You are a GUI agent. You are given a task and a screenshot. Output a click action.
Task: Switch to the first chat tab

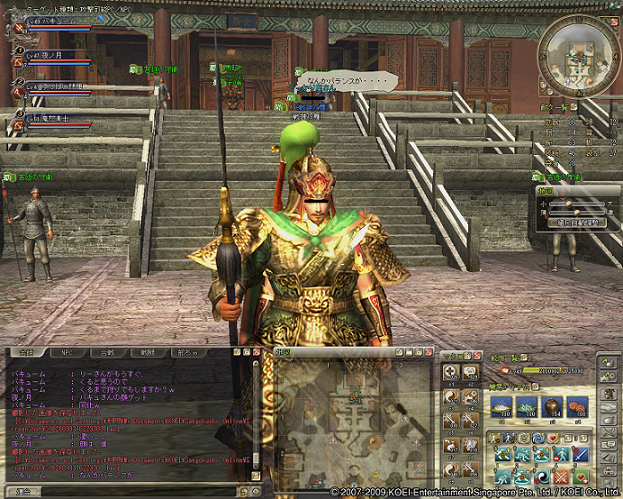[x=27, y=353]
